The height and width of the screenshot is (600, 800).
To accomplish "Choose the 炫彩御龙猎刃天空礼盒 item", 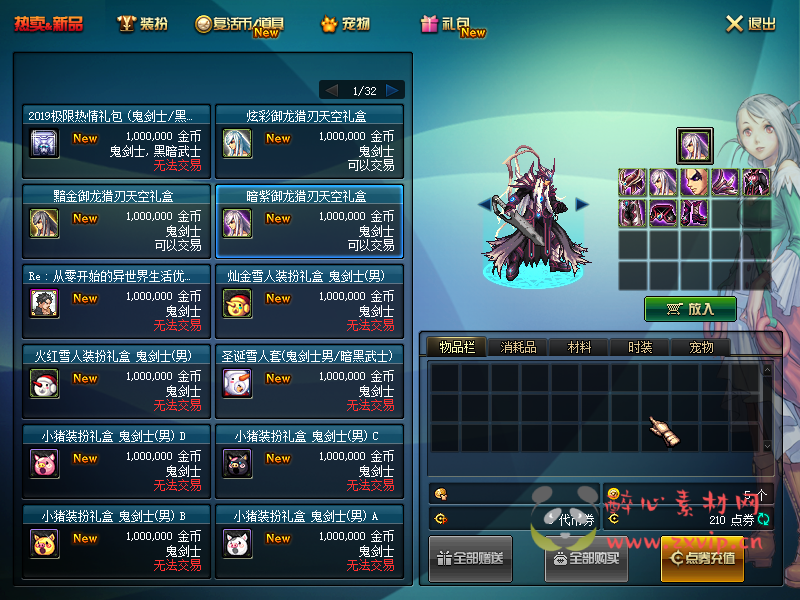I will point(309,142).
